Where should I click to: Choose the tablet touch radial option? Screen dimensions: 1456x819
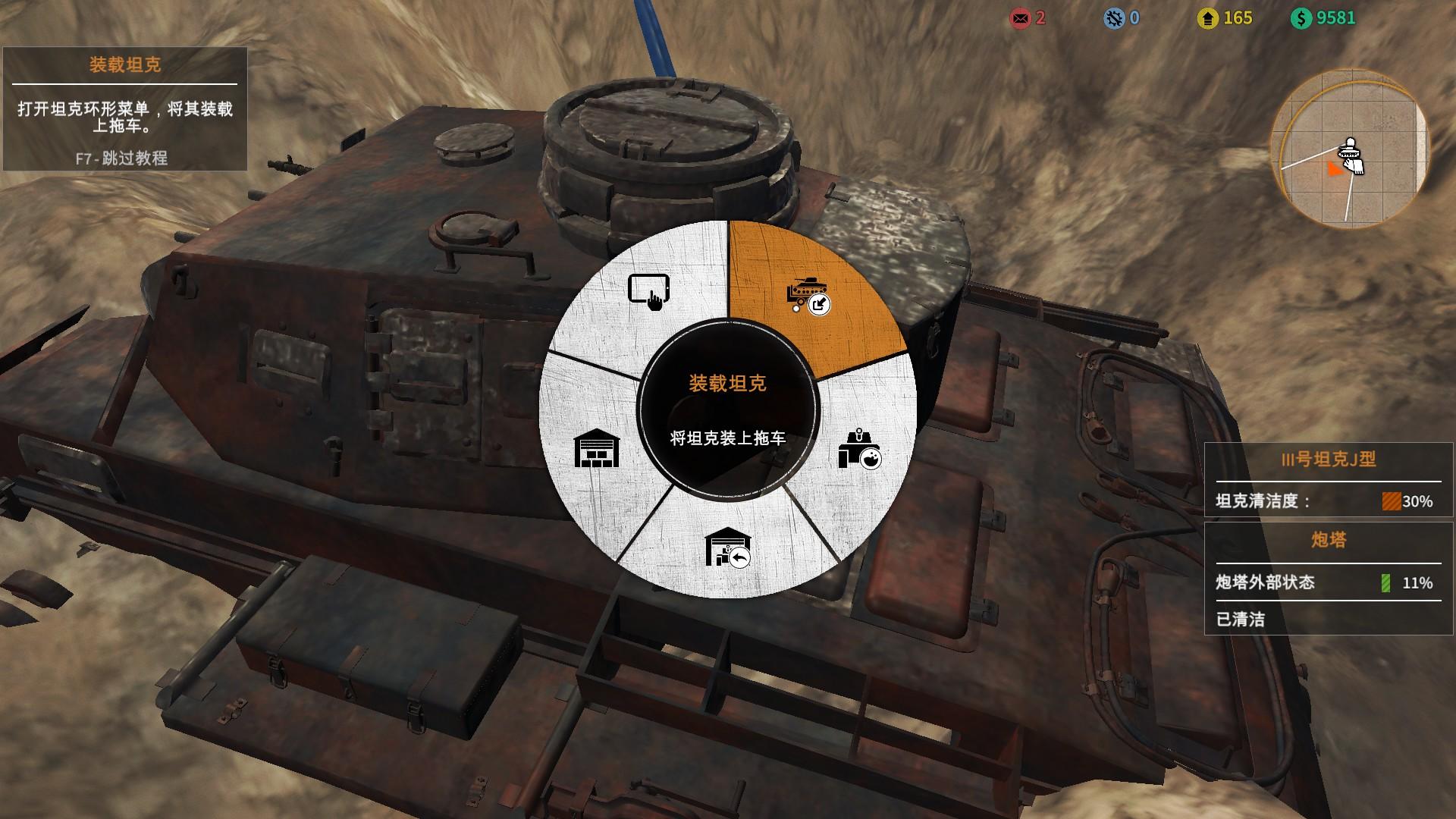649,291
